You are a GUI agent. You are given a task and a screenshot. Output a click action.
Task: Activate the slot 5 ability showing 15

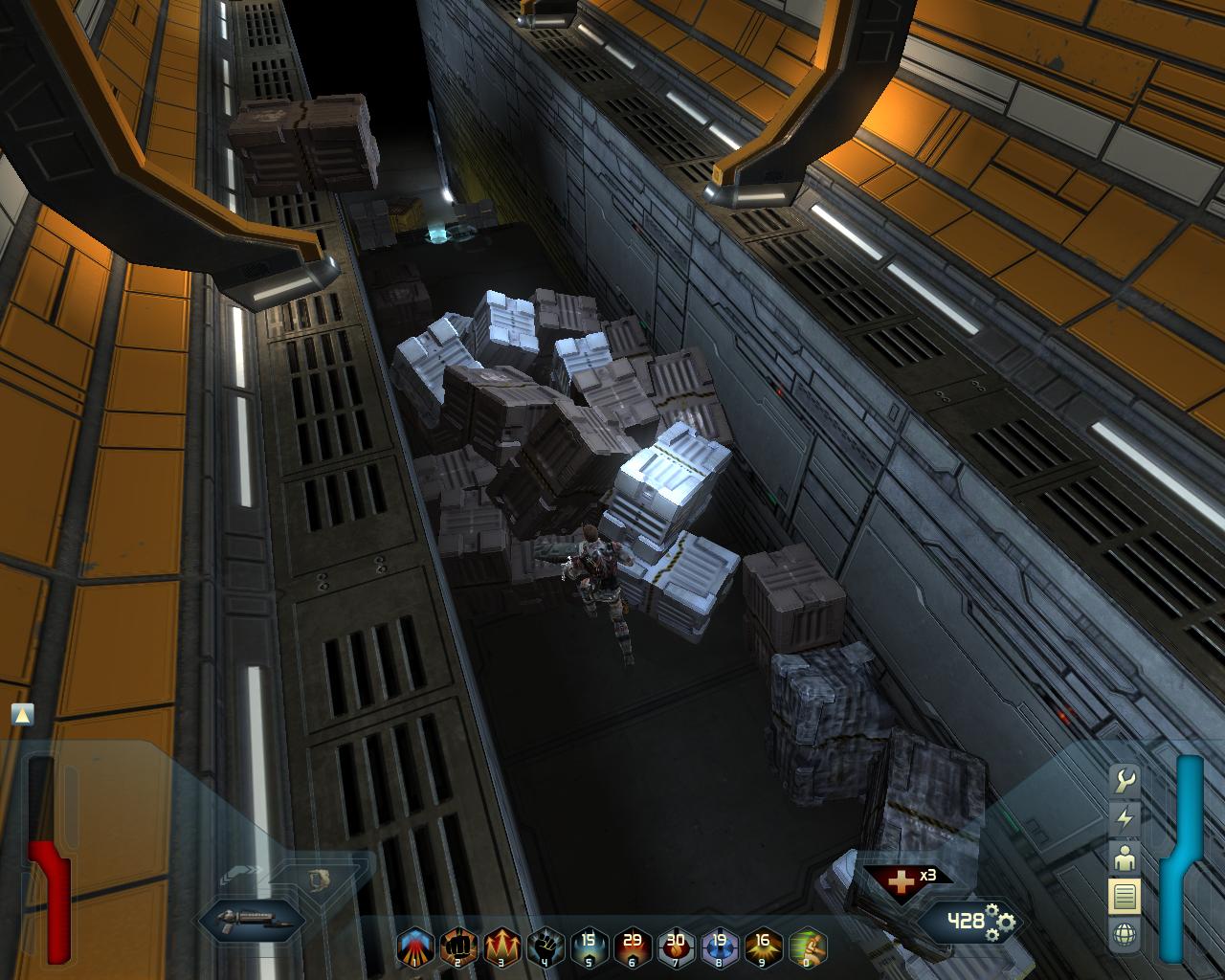pyautogui.click(x=590, y=947)
